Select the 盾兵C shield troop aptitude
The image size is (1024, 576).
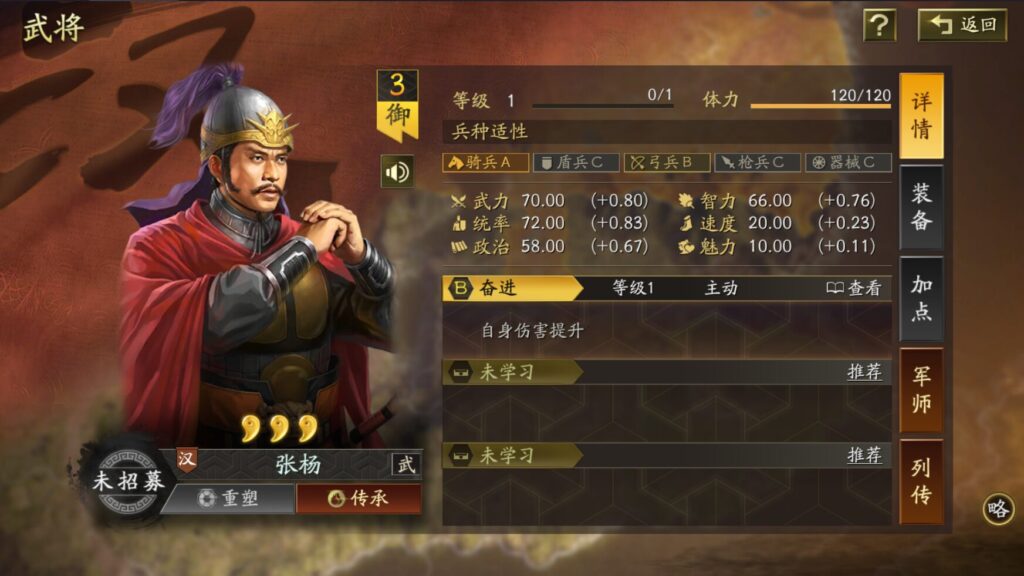click(575, 162)
